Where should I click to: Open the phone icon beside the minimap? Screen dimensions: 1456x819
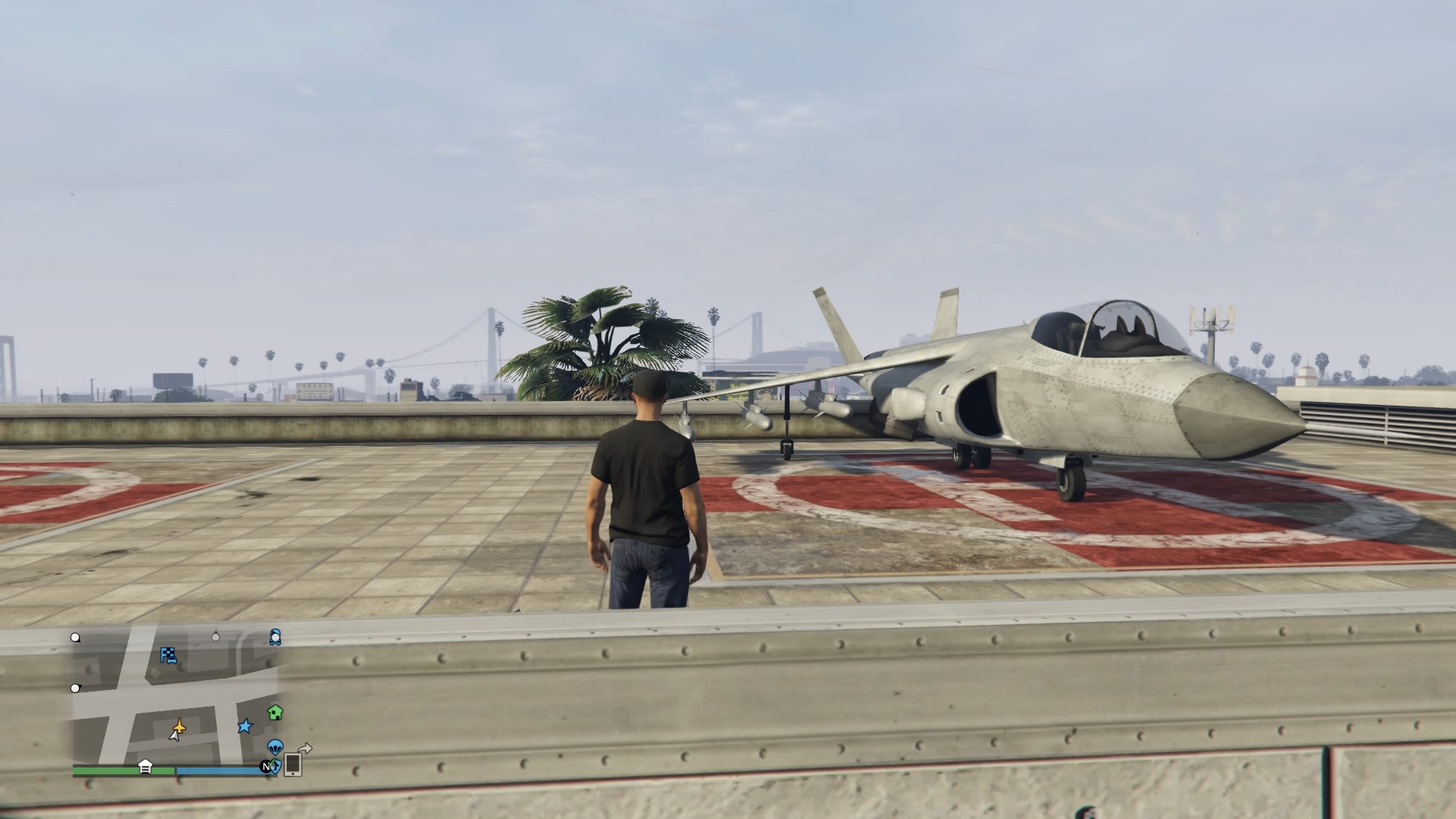[293, 765]
